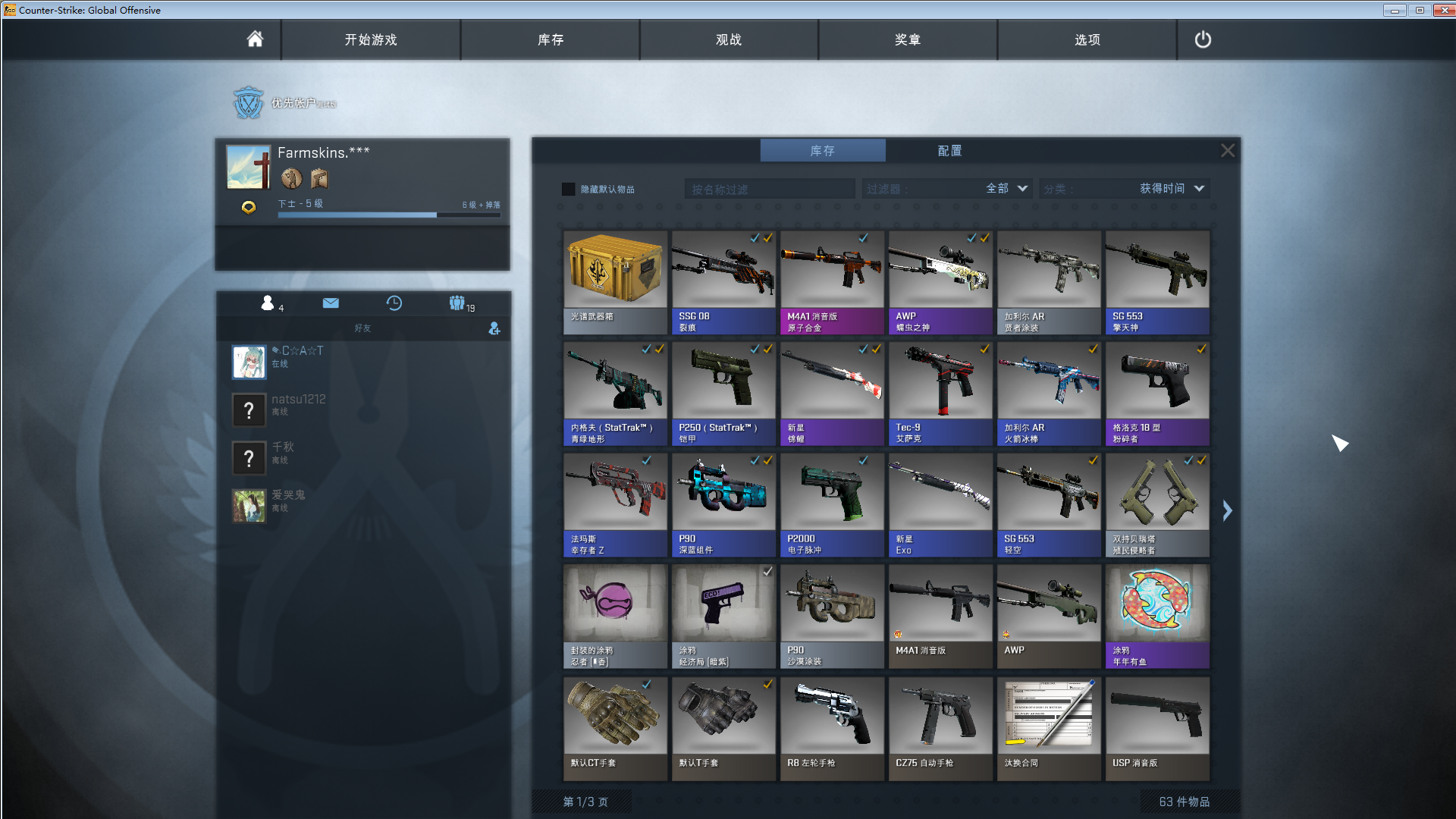
Task: Toggle the selection mark on AWP 蠕虫之神
Action: [x=971, y=237]
